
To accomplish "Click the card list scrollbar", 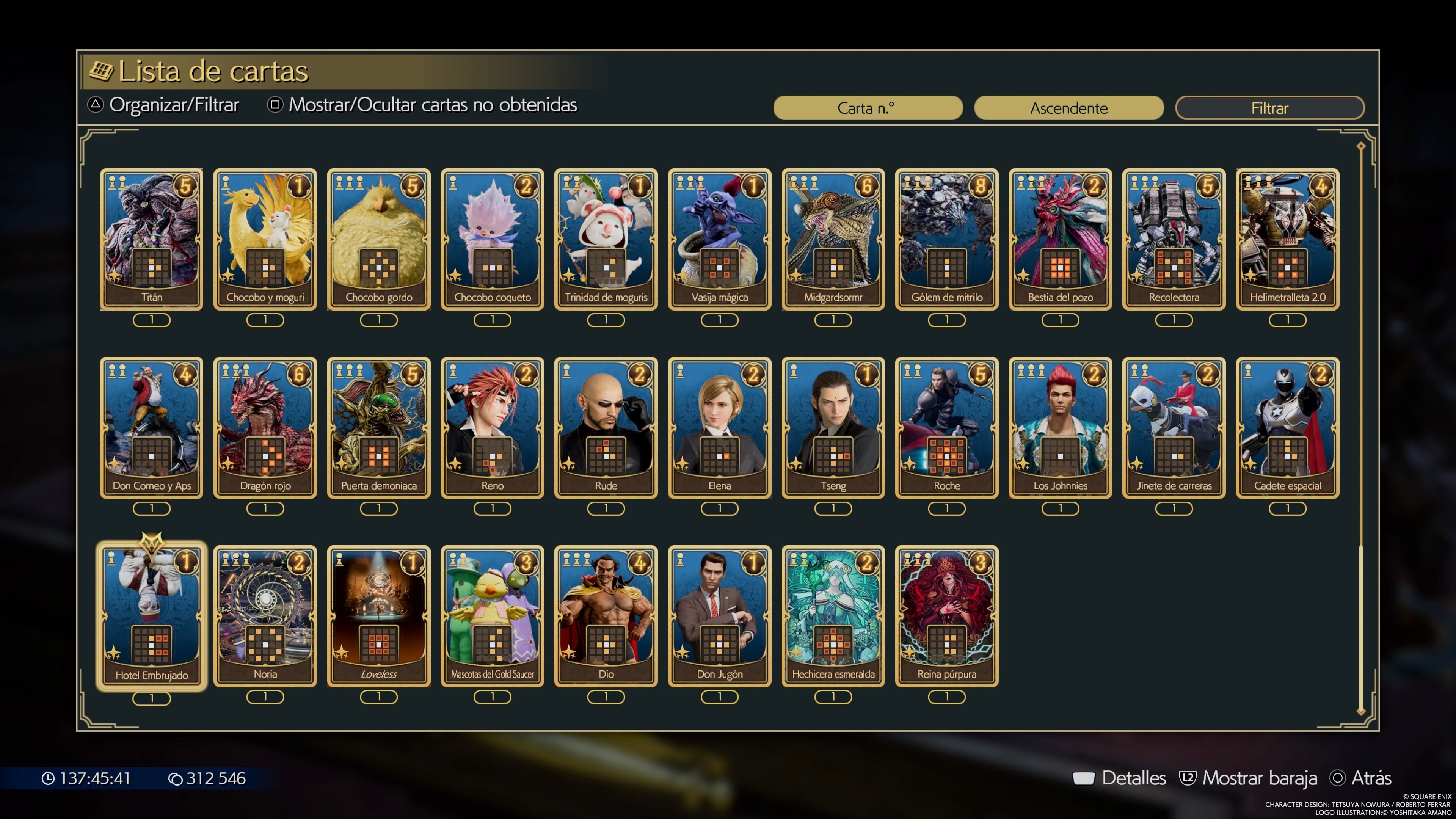I will pyautogui.click(x=1361, y=430).
